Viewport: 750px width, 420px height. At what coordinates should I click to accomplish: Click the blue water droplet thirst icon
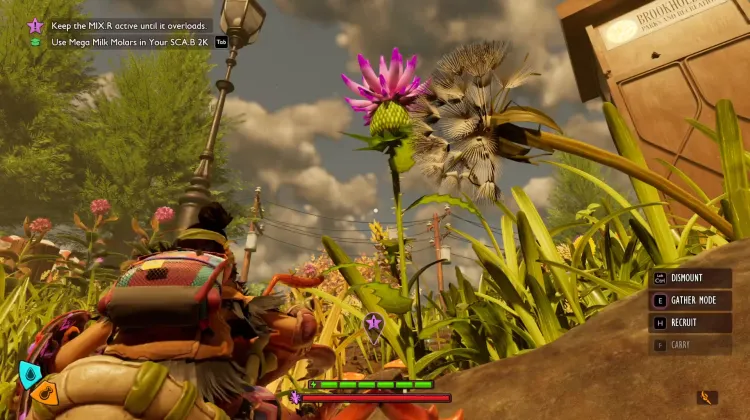[x=30, y=374]
